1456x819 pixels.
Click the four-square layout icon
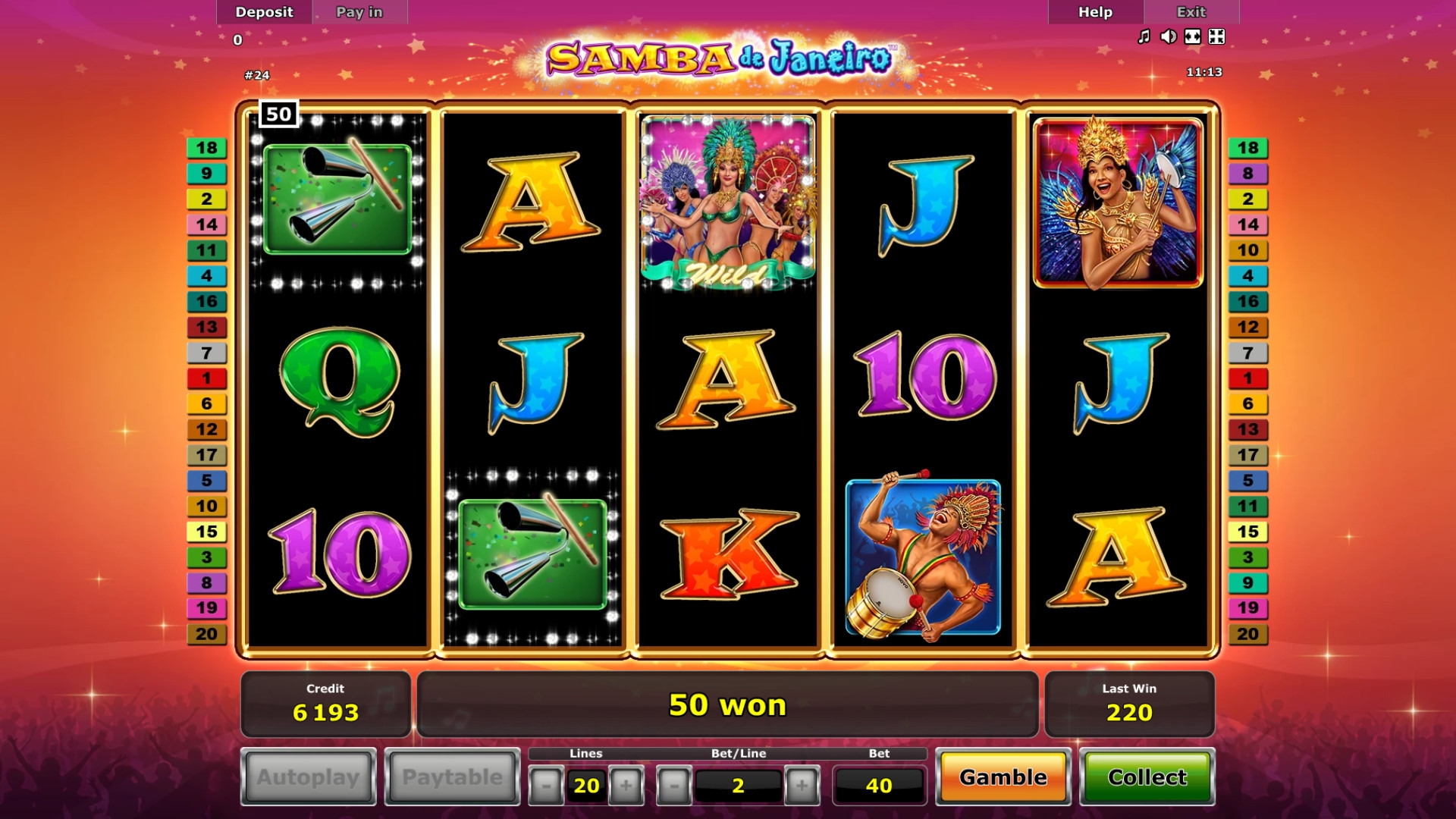(1216, 36)
